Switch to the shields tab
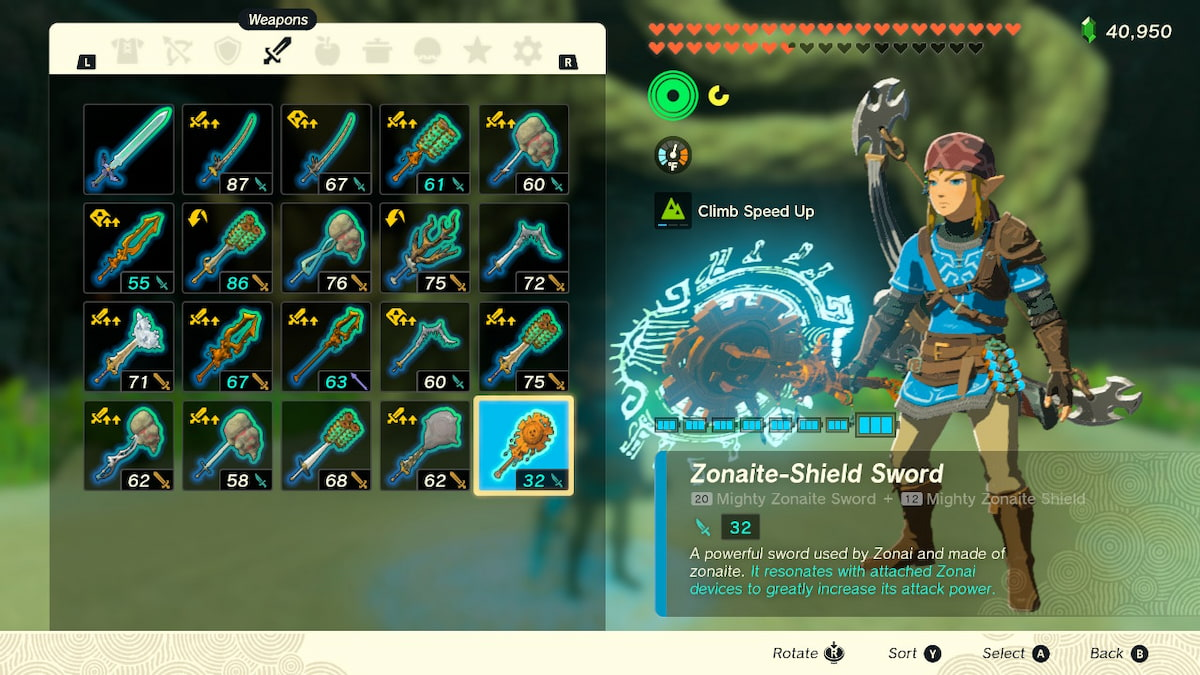This screenshot has height=675, width=1200. tap(227, 52)
